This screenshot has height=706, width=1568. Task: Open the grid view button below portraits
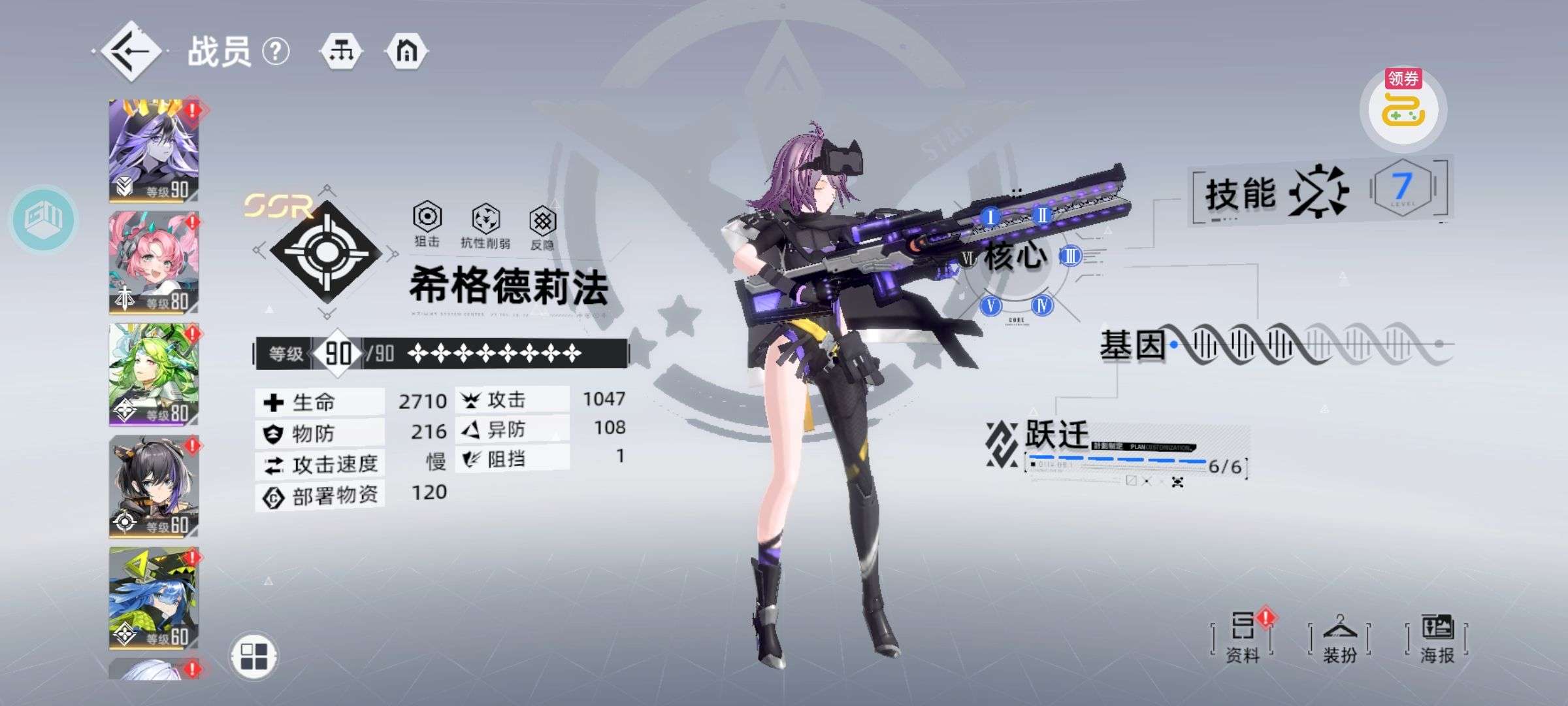(x=254, y=656)
